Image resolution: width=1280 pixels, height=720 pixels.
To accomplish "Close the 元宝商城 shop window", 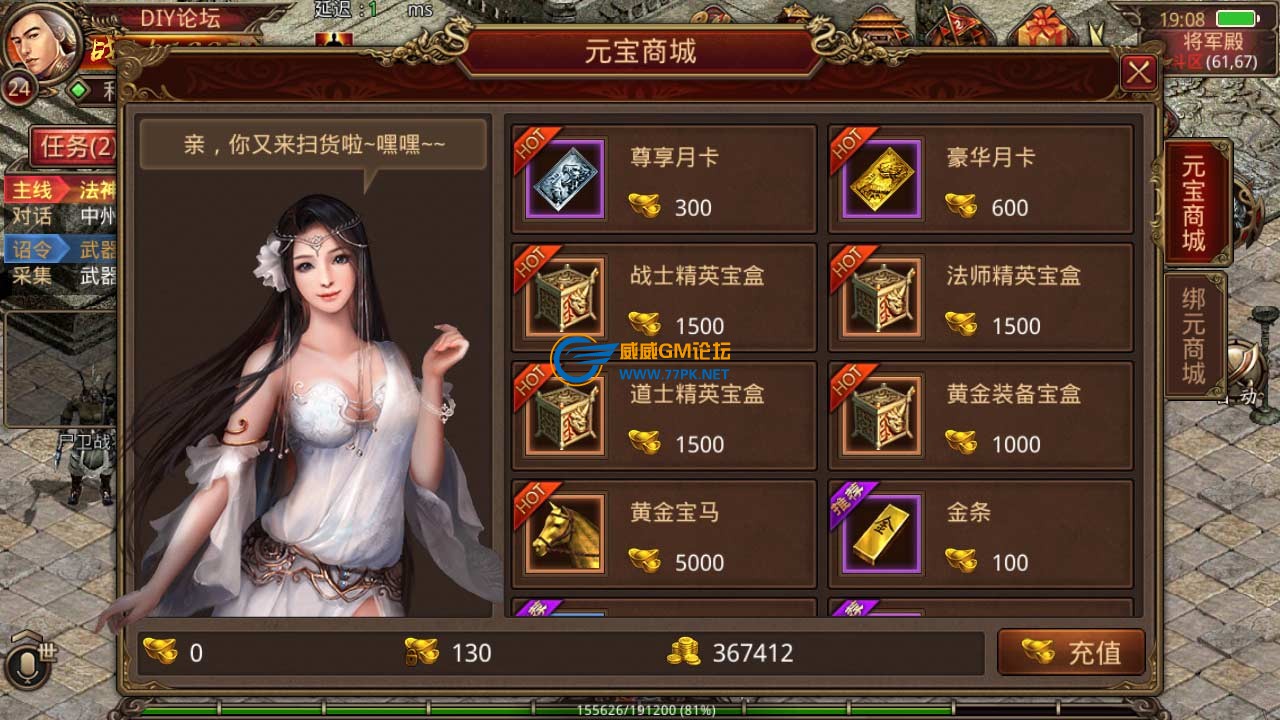I will click(x=1138, y=73).
